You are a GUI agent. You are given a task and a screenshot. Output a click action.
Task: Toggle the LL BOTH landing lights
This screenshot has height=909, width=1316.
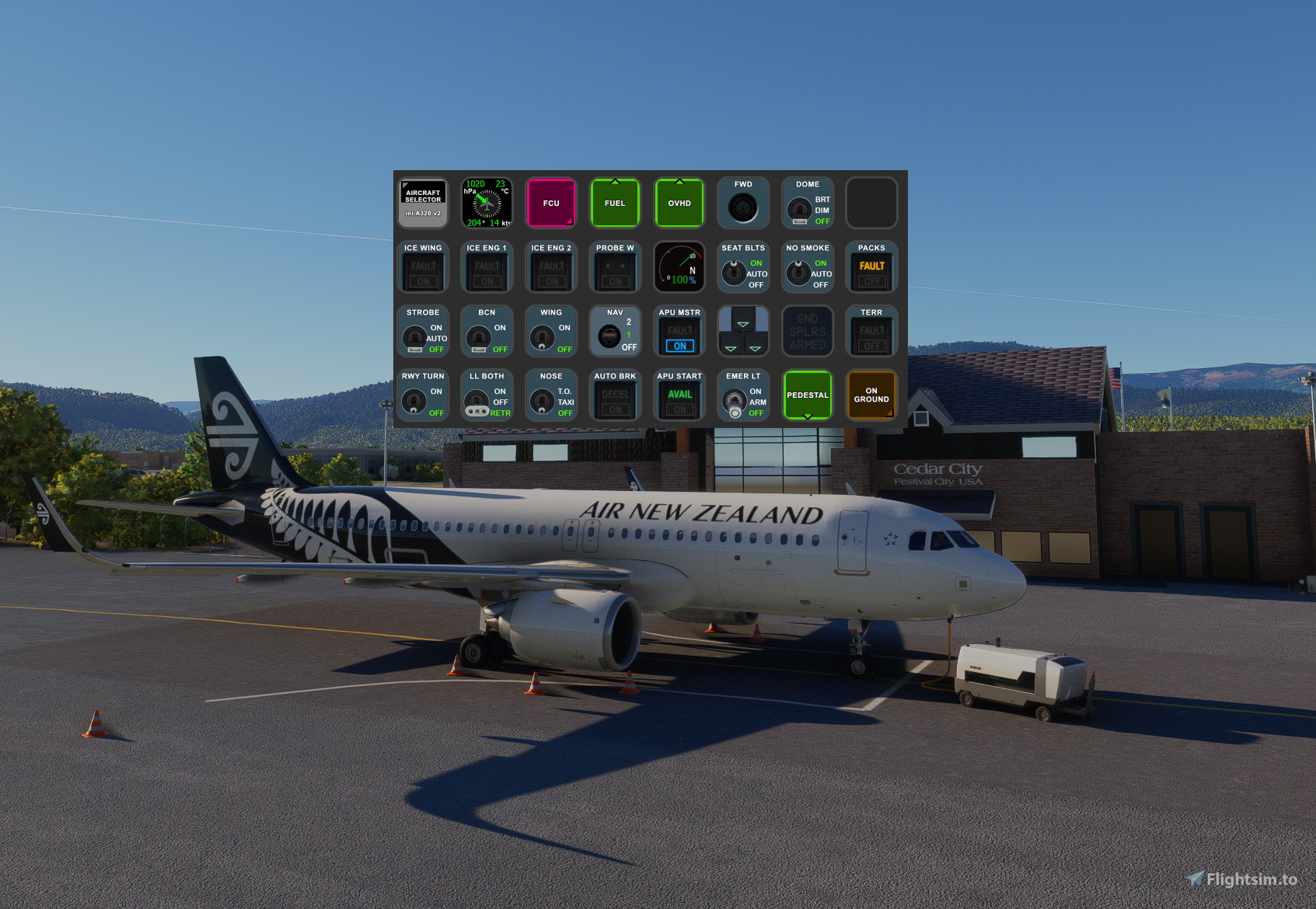click(x=487, y=395)
